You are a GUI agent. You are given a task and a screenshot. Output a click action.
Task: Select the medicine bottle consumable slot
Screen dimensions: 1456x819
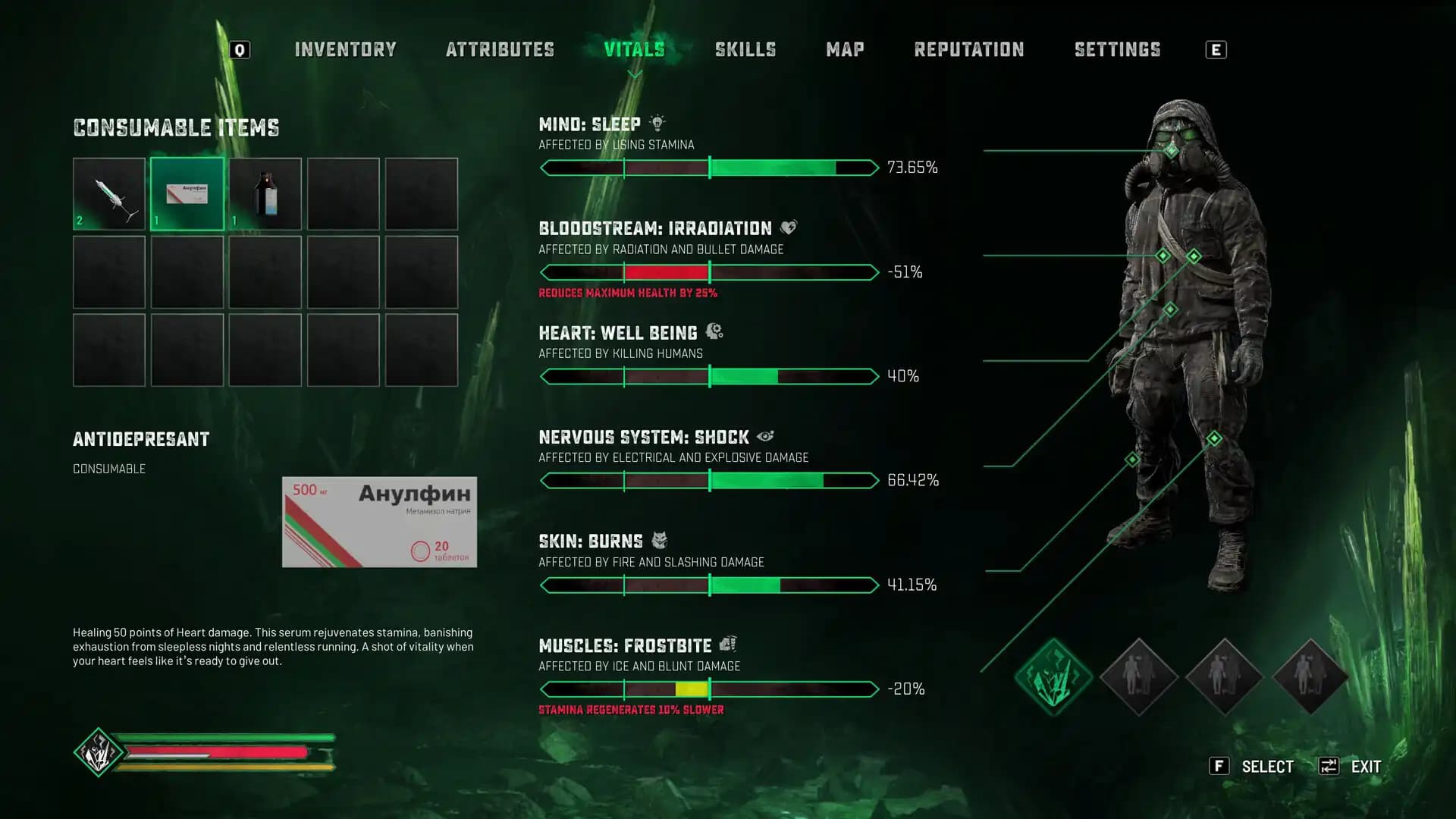coord(265,194)
